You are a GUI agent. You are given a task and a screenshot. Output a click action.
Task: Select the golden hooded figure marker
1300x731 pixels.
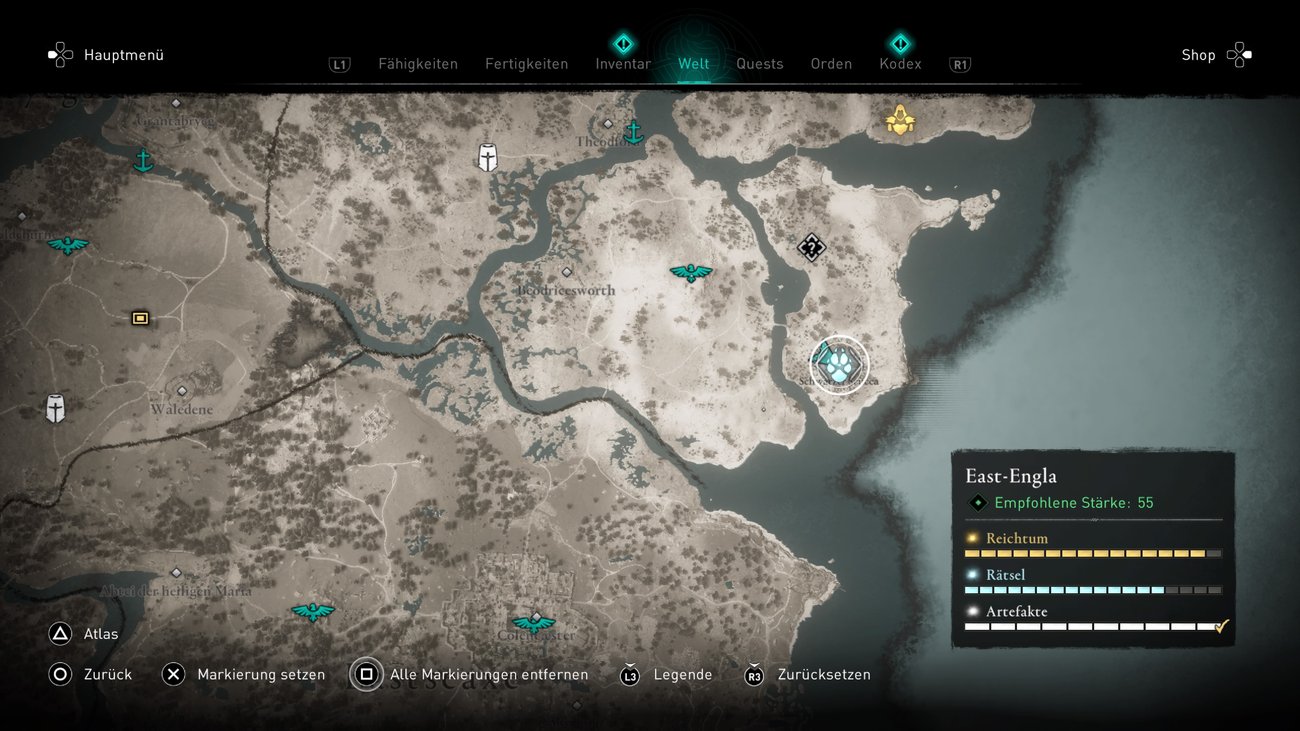900,120
